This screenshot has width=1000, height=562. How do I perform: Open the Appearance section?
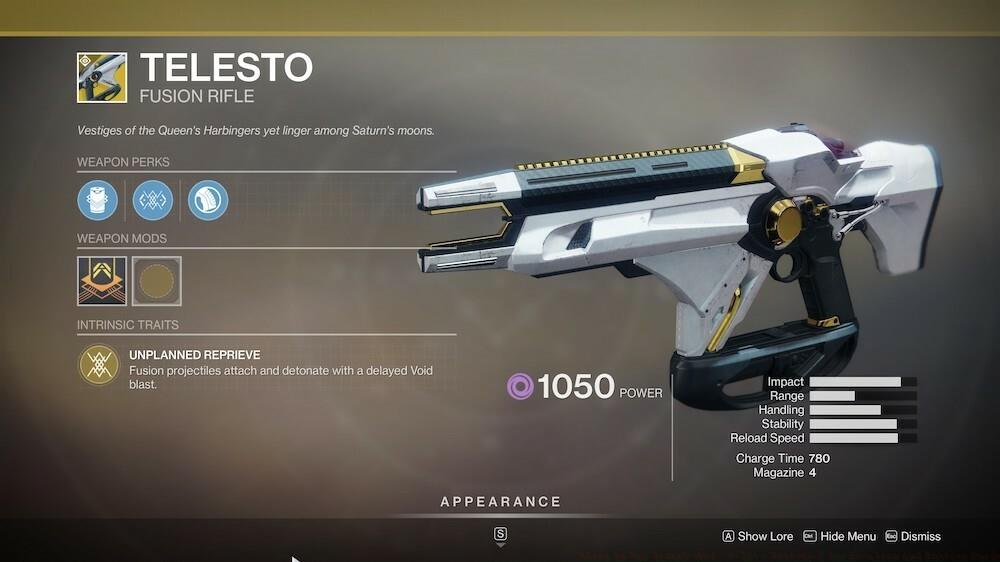coord(500,502)
